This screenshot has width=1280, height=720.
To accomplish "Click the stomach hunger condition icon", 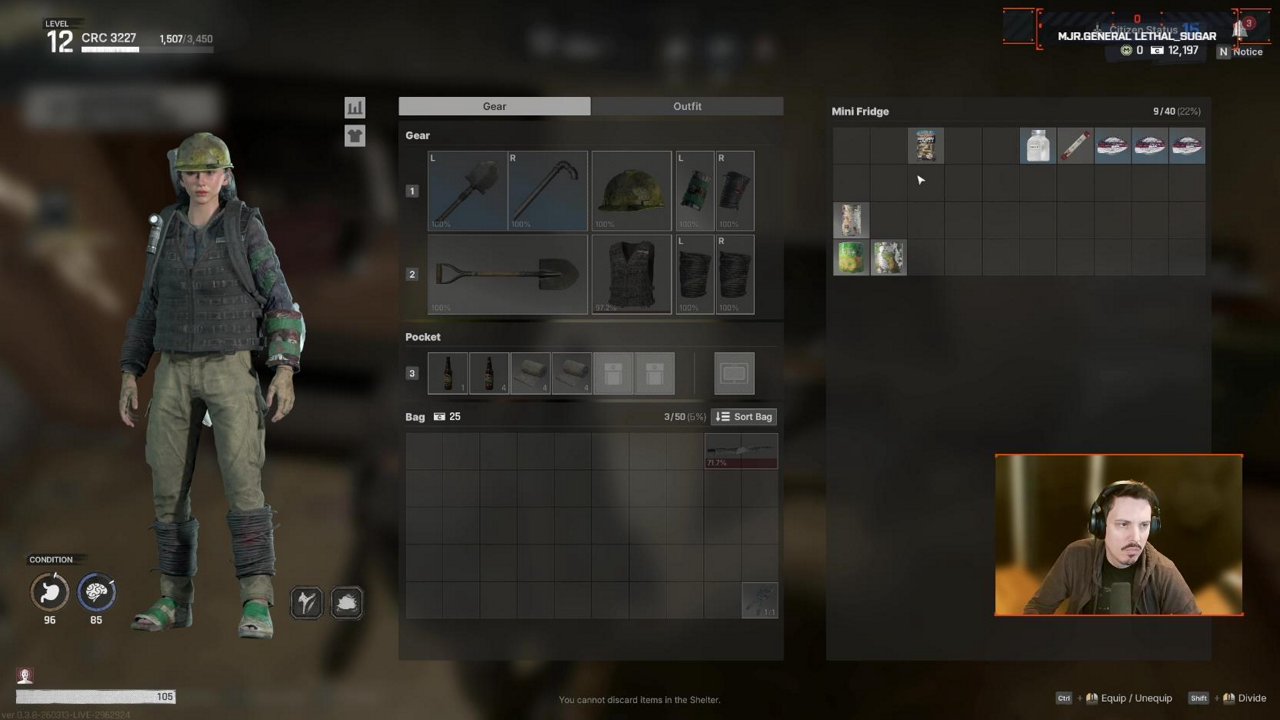I will 49,592.
